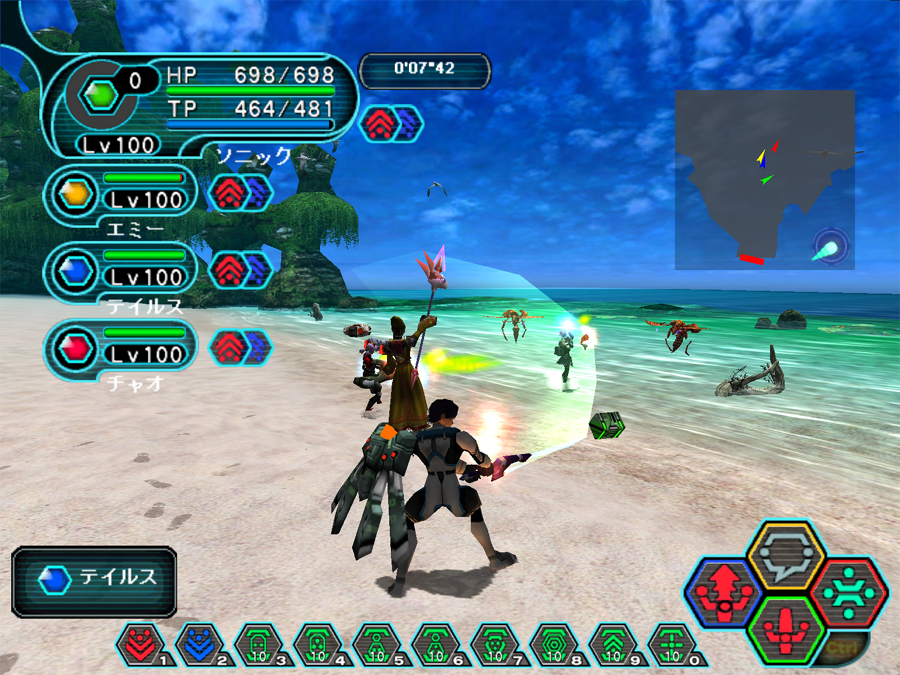Click the ソニック player status panel

click(x=200, y=105)
